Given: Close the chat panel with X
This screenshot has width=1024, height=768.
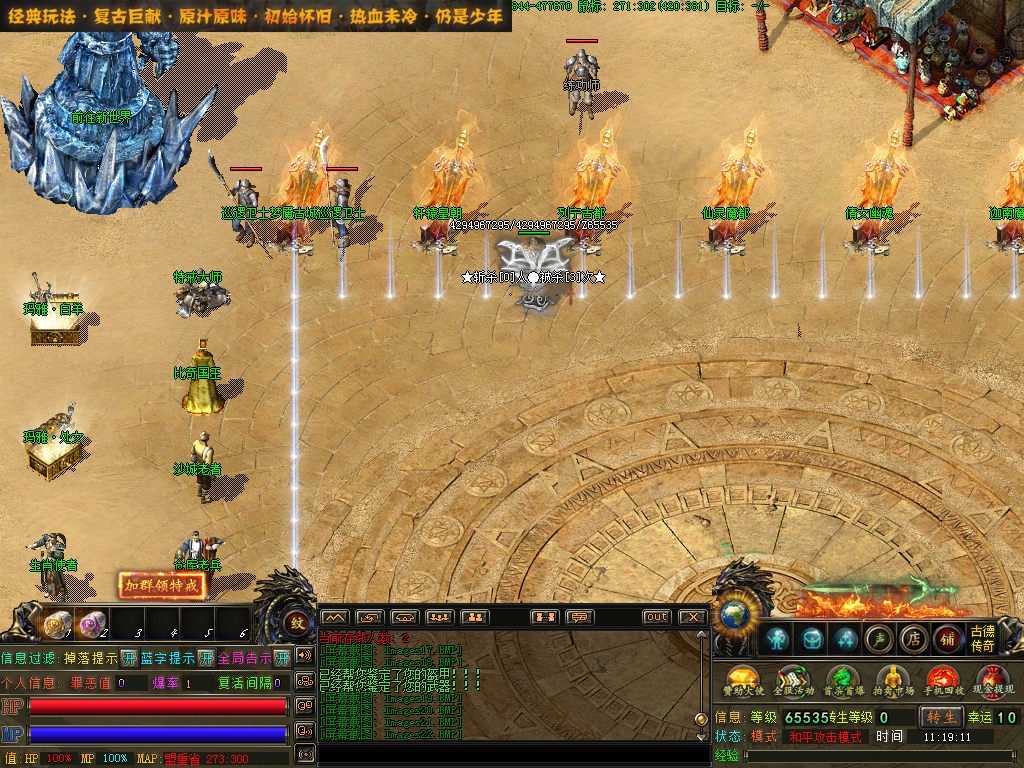Looking at the screenshot, I should 692,617.
